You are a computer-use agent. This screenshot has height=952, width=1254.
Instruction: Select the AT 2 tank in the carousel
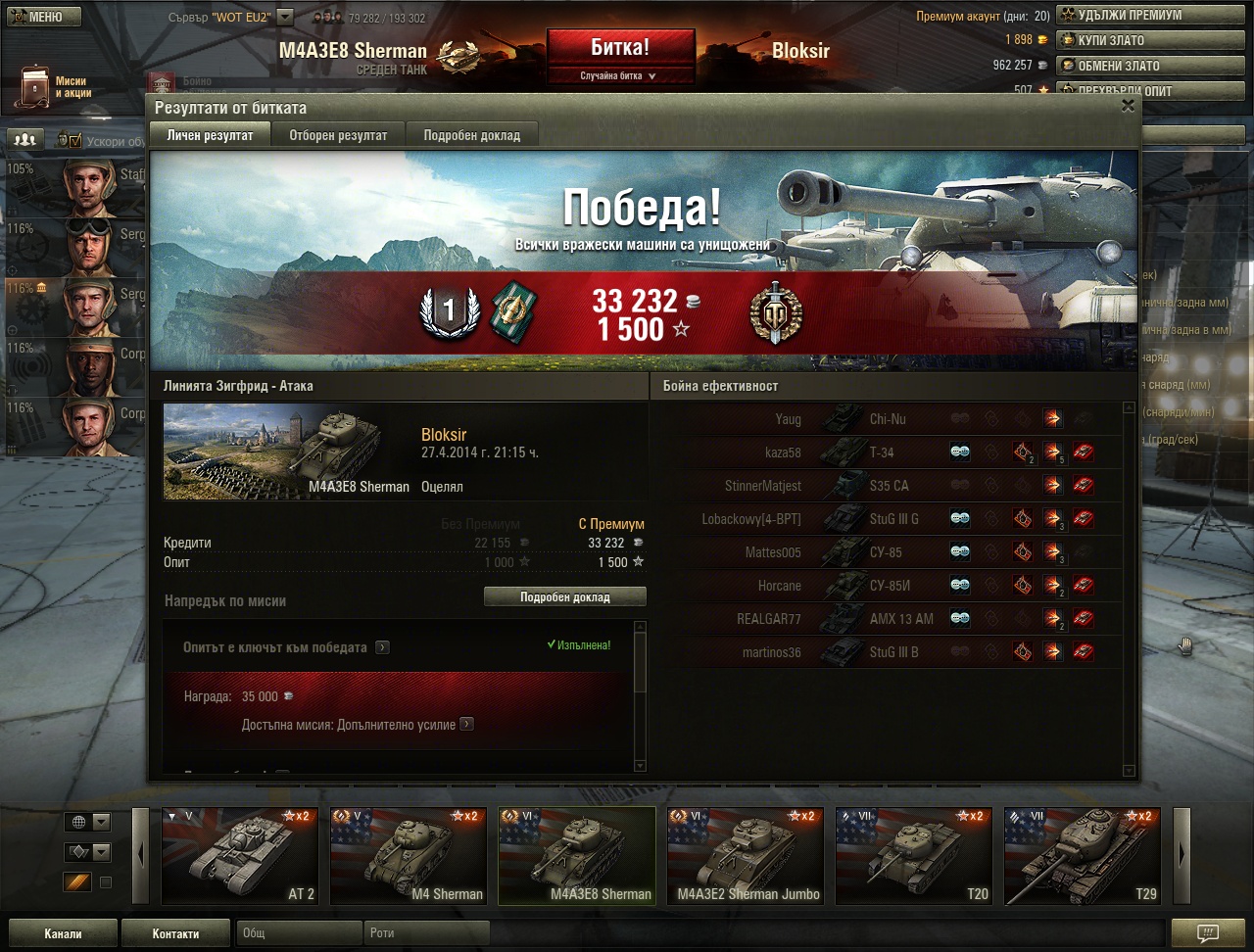[240, 855]
